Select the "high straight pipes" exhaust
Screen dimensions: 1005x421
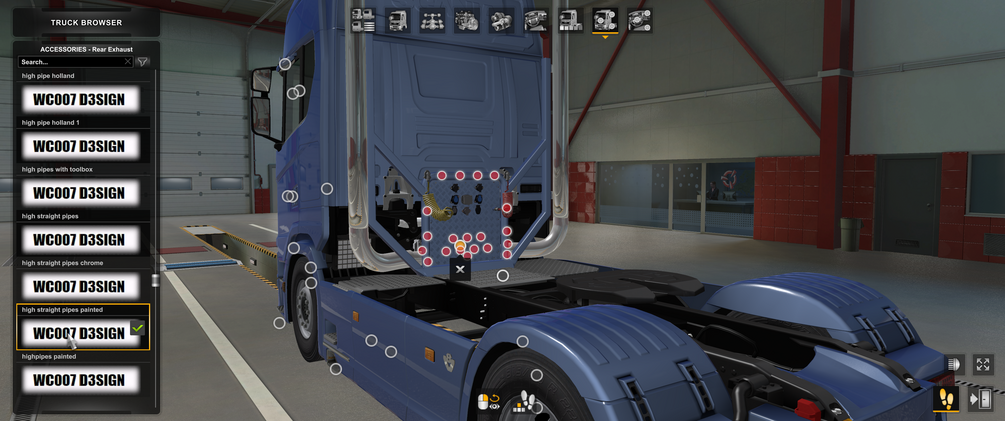point(79,240)
